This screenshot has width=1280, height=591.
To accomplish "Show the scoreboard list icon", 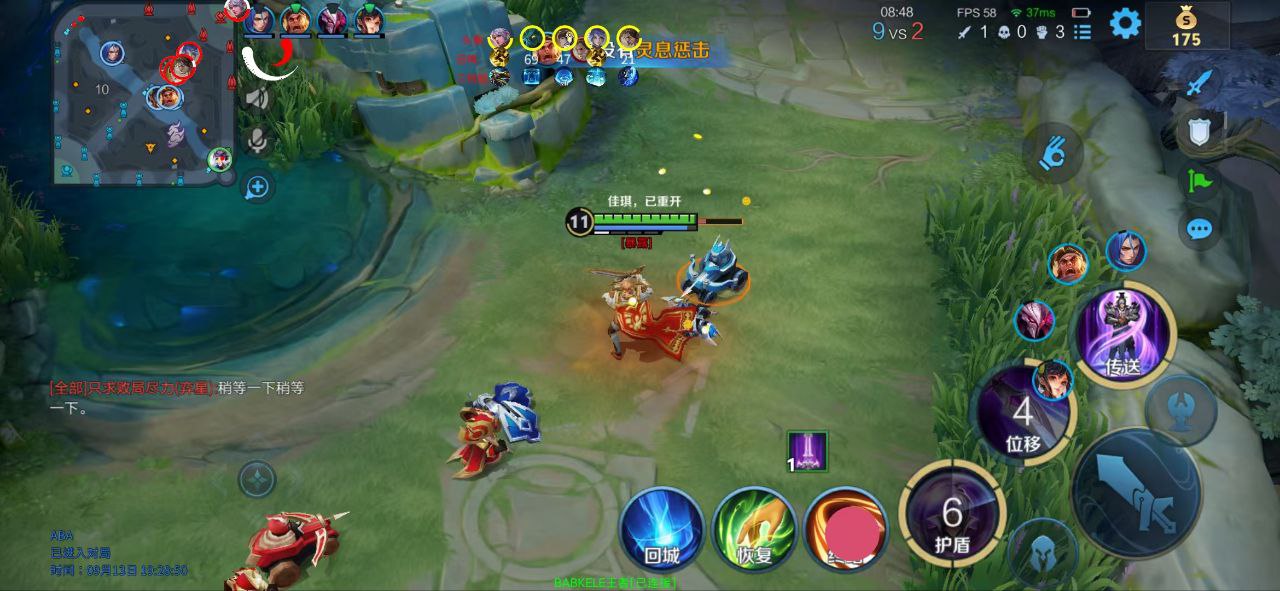I will coord(1082,32).
